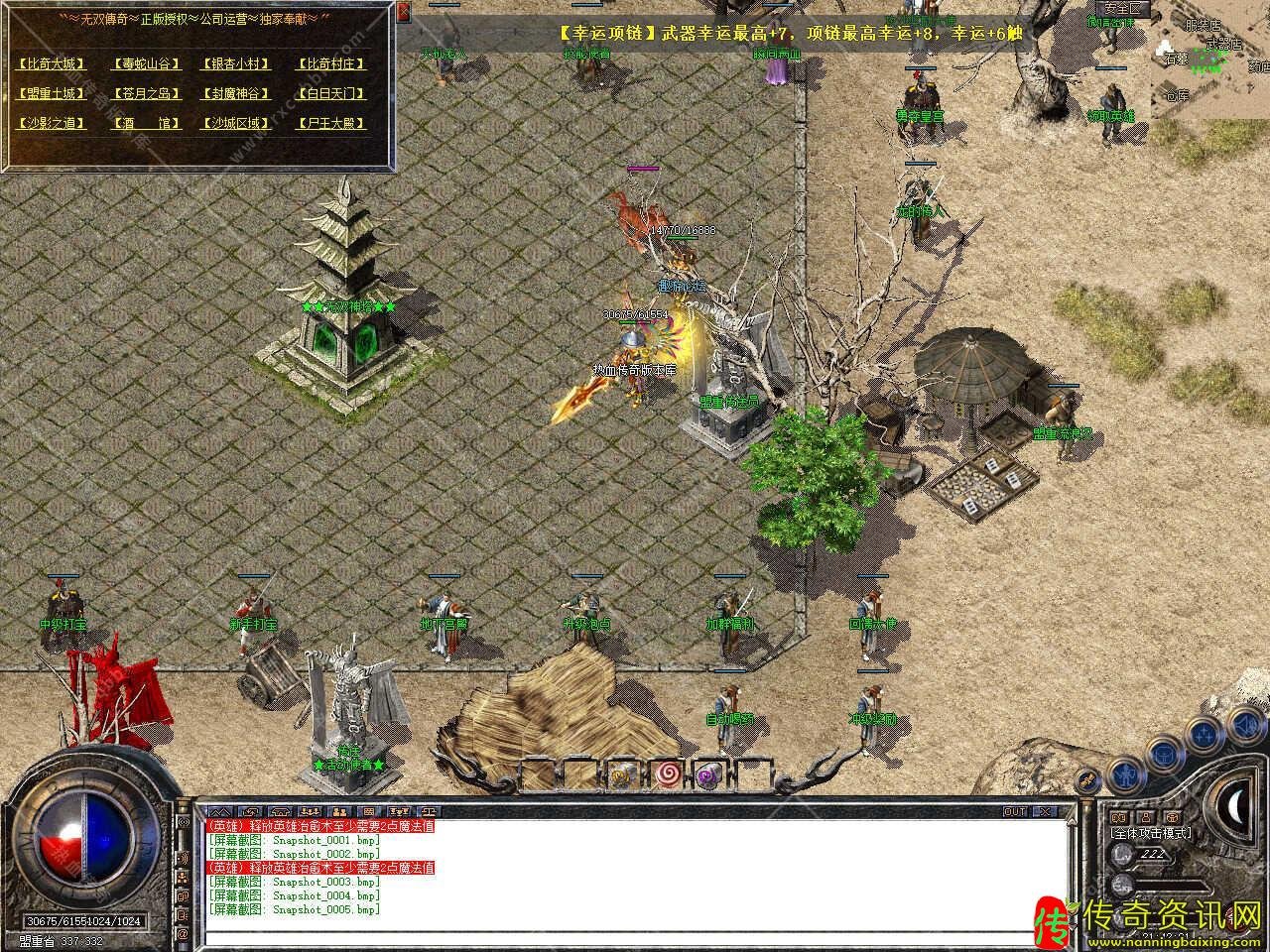The width and height of the screenshot is (1270, 952).
Task: Pick the 沙影之道 teleport option
Action: (52, 123)
